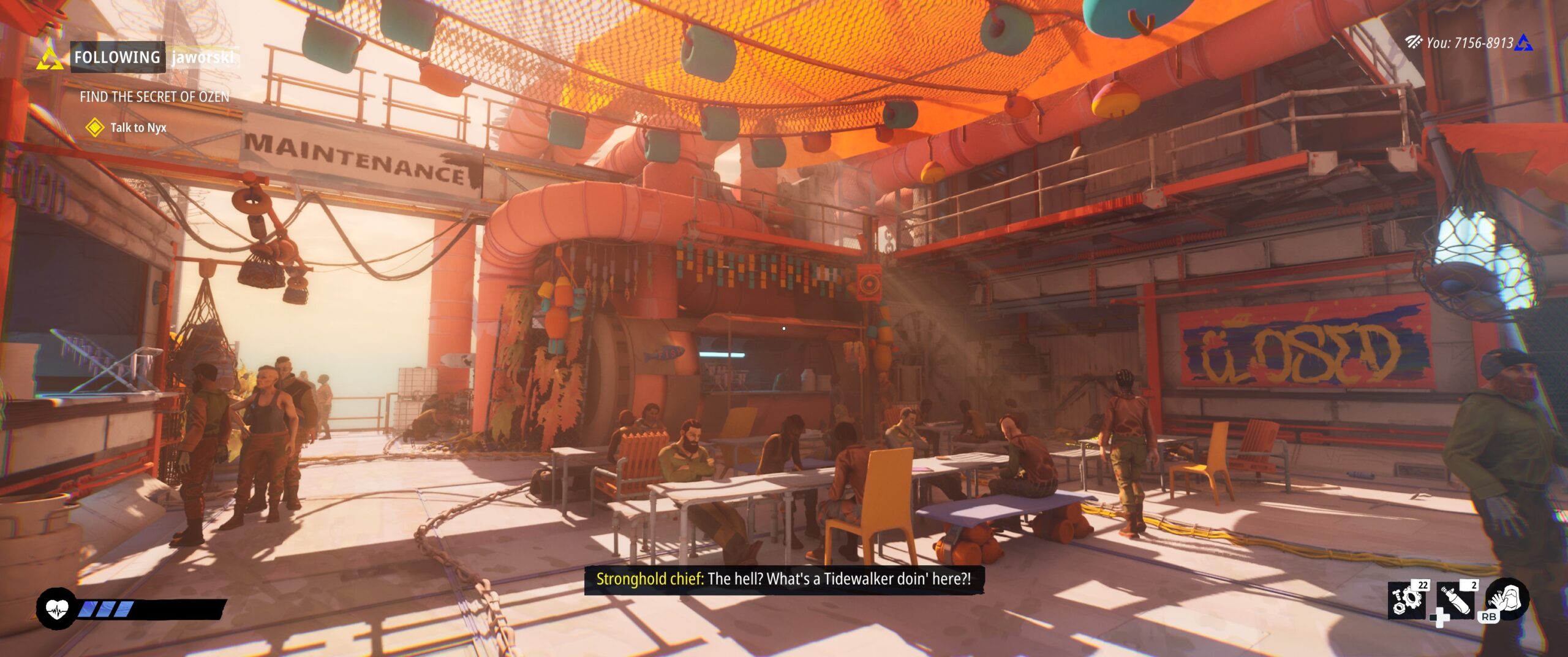Image resolution: width=1568 pixels, height=657 pixels.
Task: Click the yellow triangle faction emblem
Action: click(x=50, y=59)
